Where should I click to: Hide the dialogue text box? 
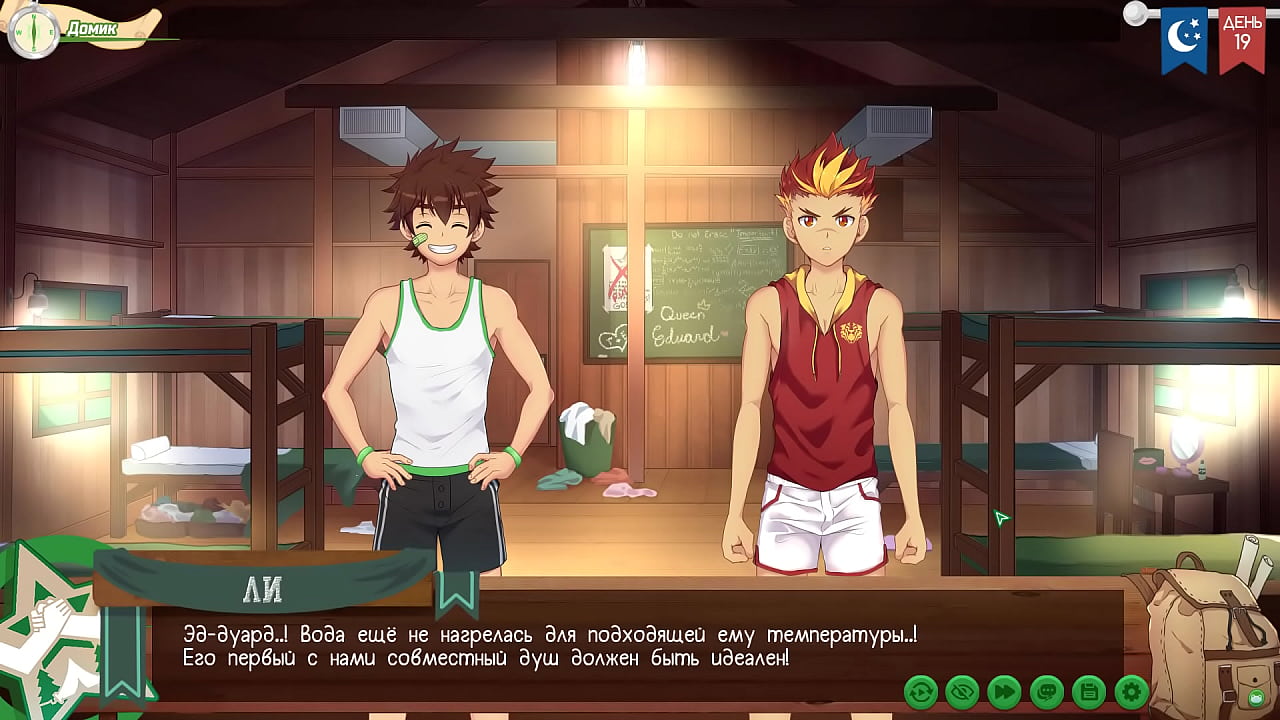pyautogui.click(x=962, y=691)
